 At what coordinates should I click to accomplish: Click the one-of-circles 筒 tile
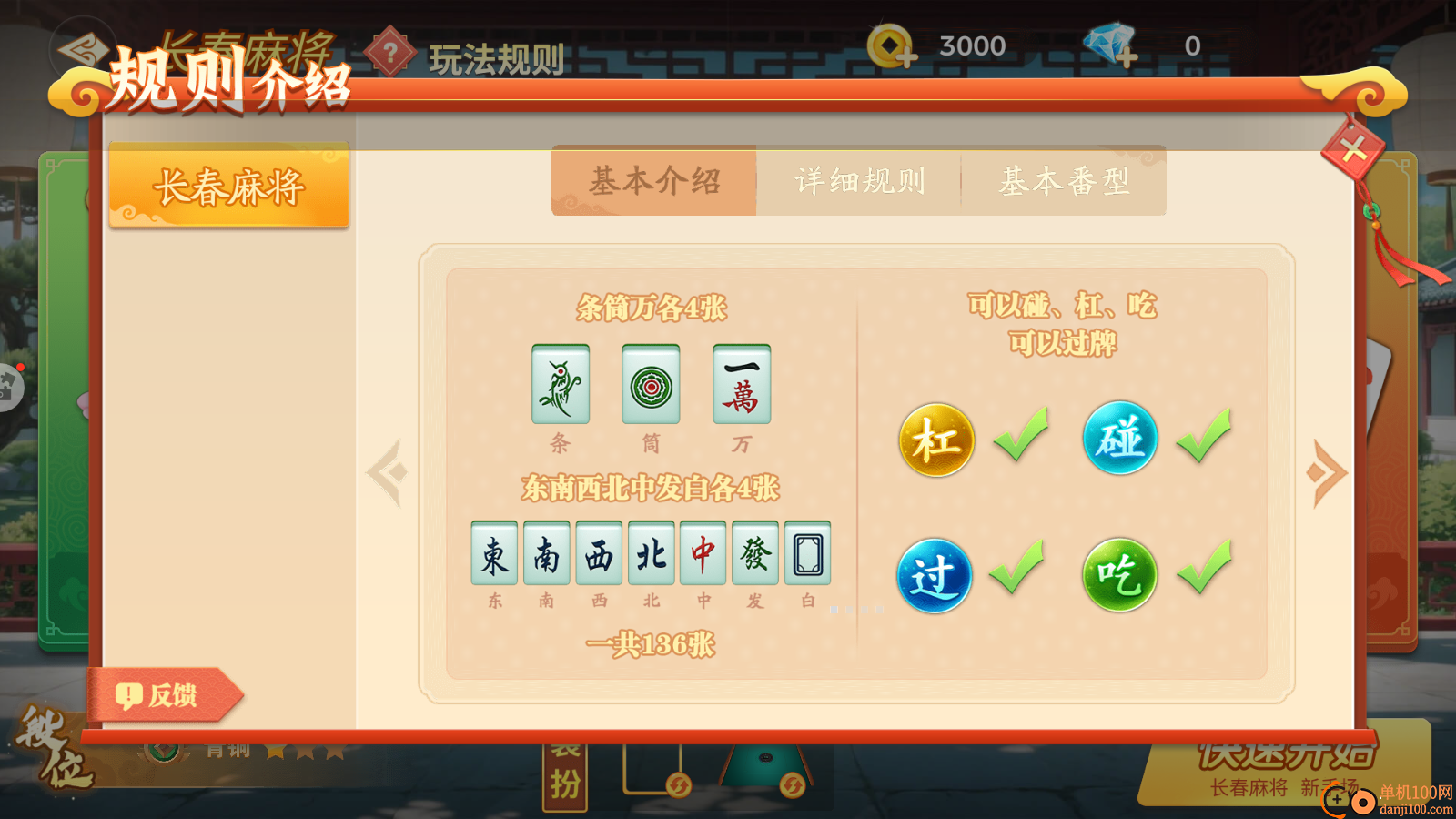tap(650, 386)
